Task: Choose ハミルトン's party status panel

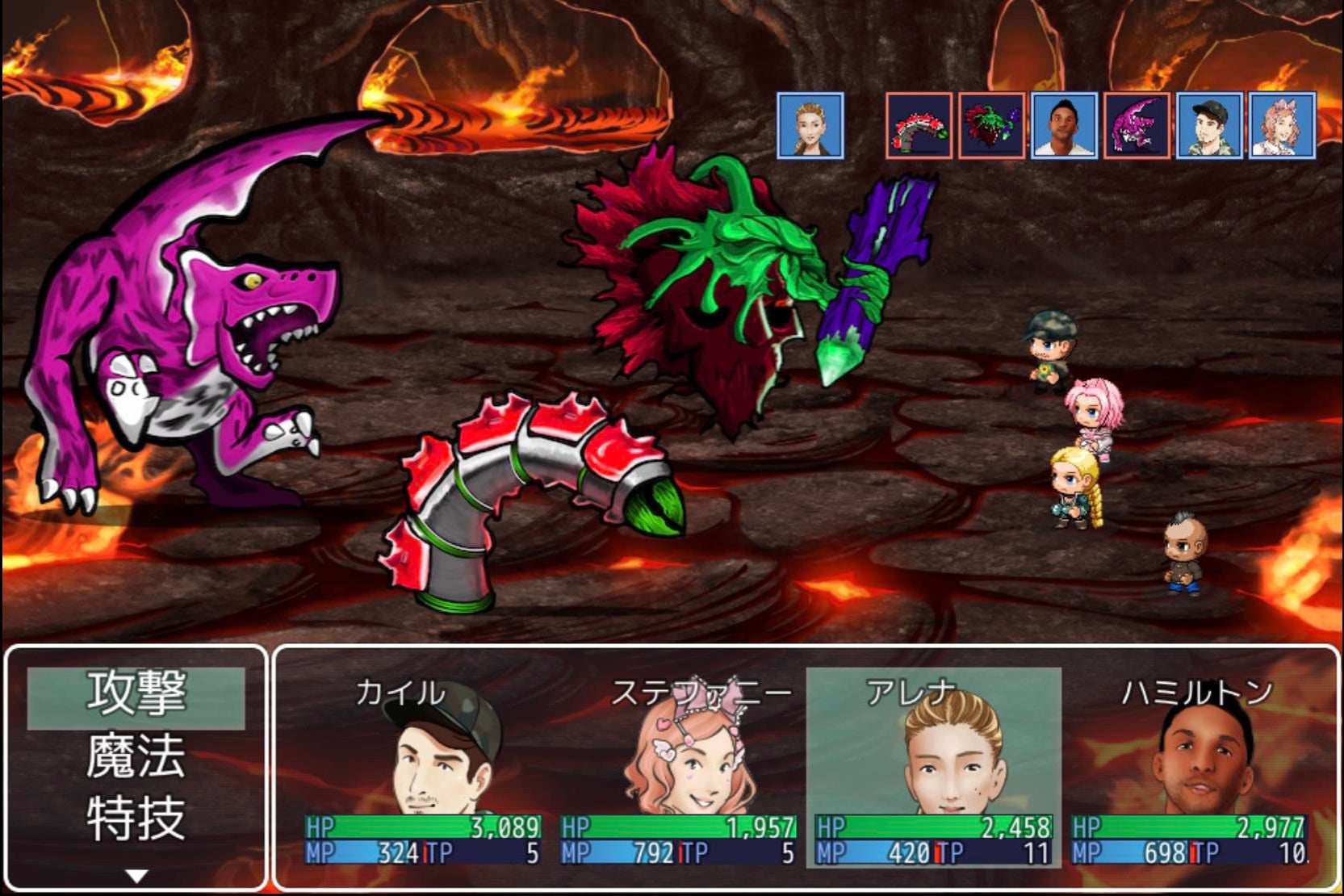Action: tap(1189, 768)
